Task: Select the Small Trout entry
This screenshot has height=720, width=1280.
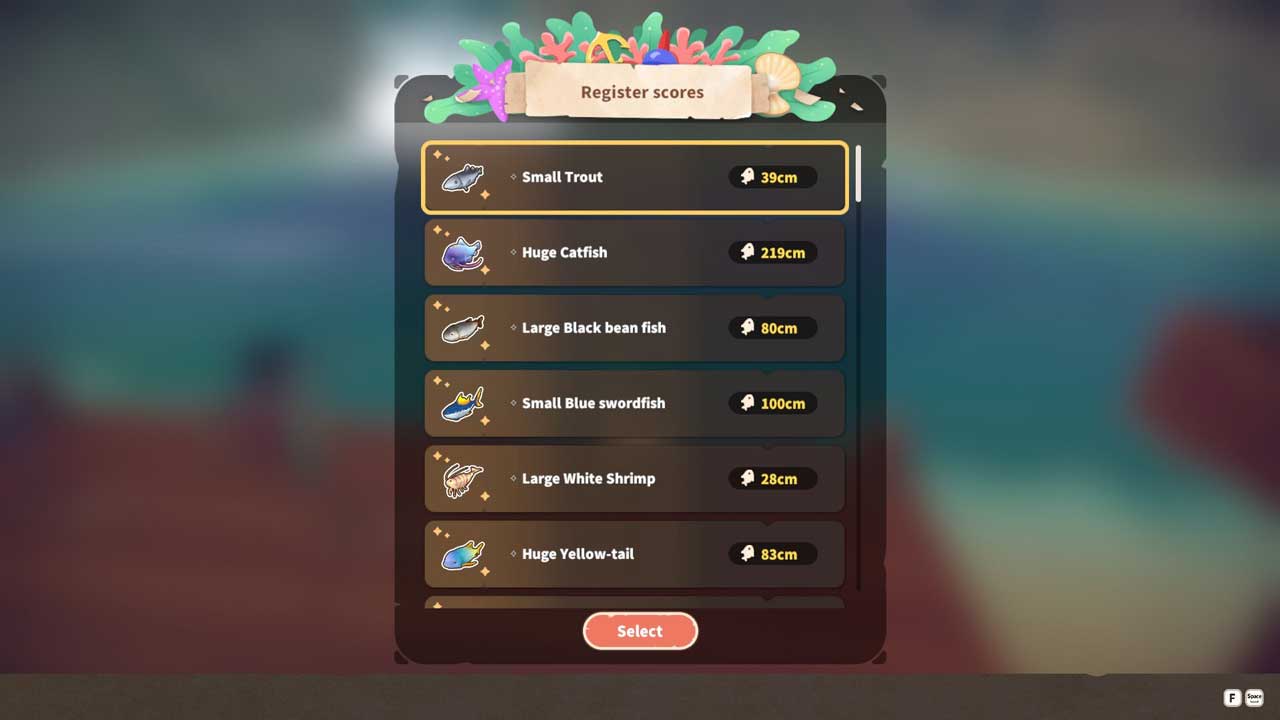Action: [634, 178]
